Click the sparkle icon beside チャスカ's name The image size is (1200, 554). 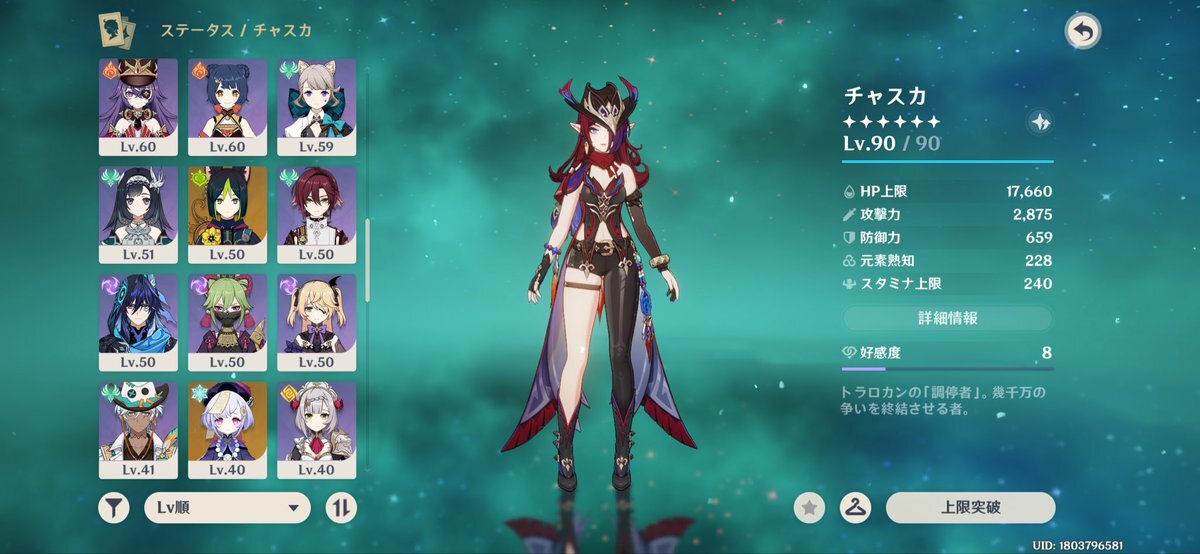click(1039, 122)
